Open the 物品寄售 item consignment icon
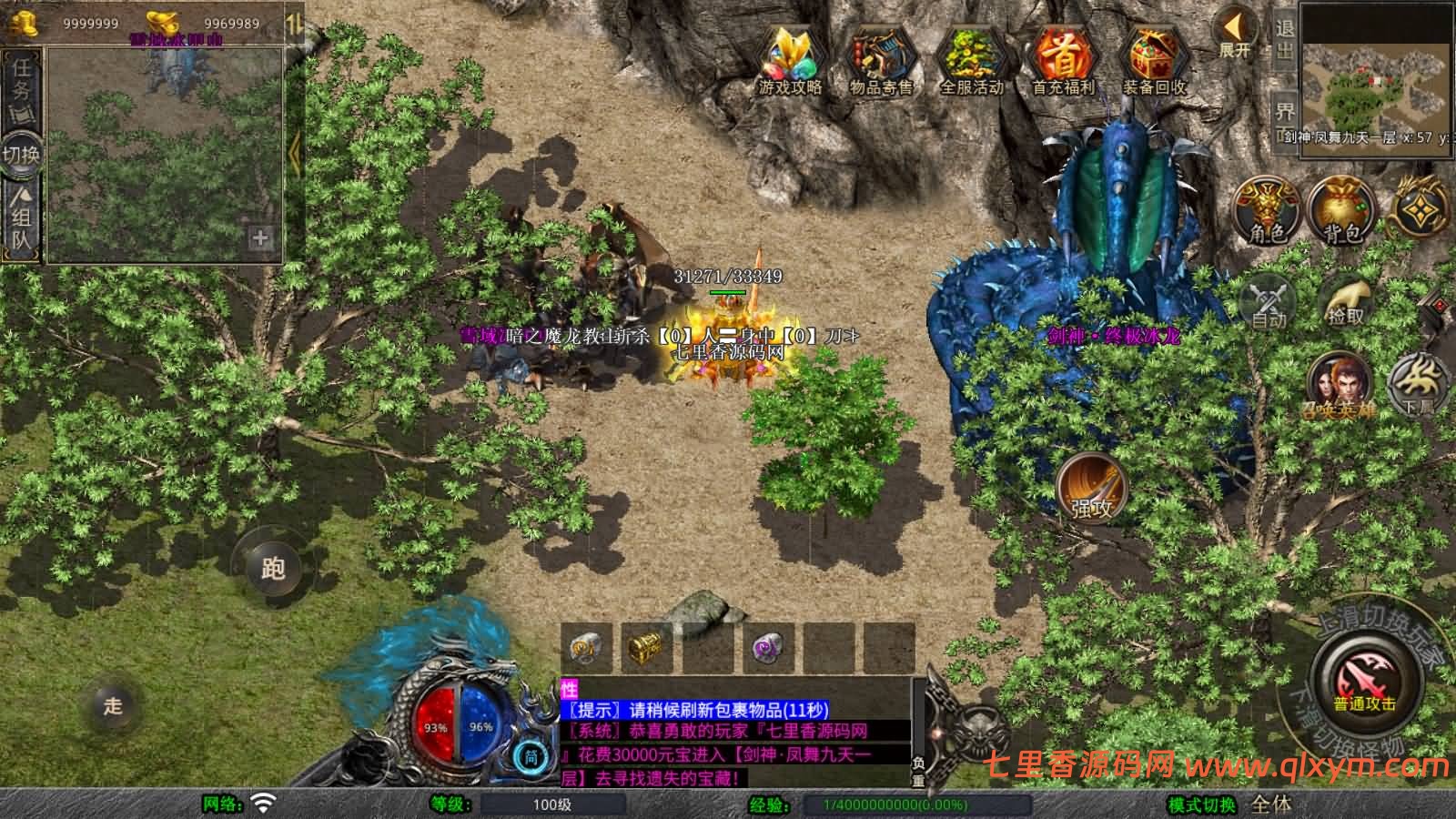The height and width of the screenshot is (819, 1456). (x=881, y=55)
